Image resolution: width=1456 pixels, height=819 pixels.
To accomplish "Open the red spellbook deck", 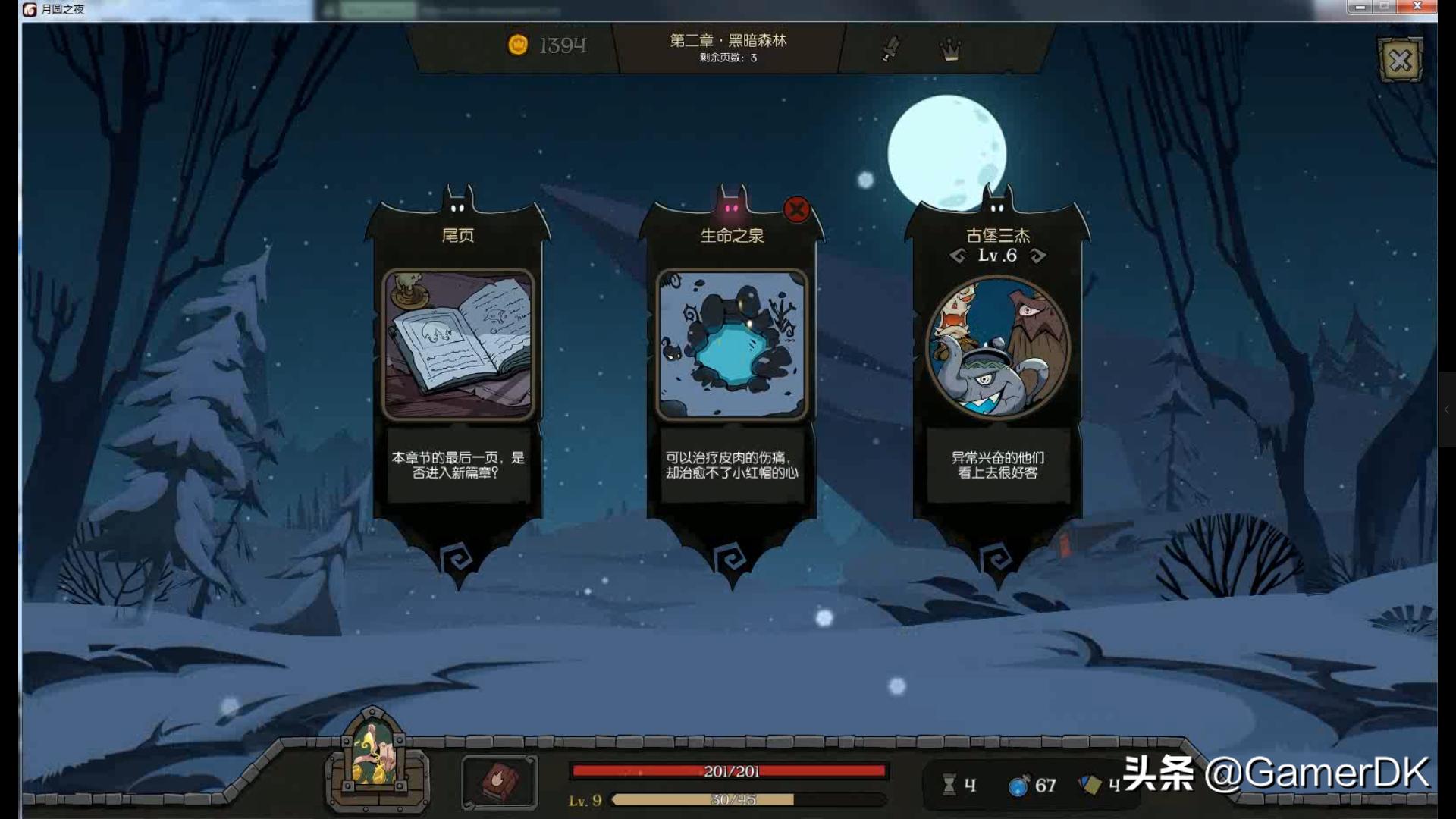I will point(499,781).
